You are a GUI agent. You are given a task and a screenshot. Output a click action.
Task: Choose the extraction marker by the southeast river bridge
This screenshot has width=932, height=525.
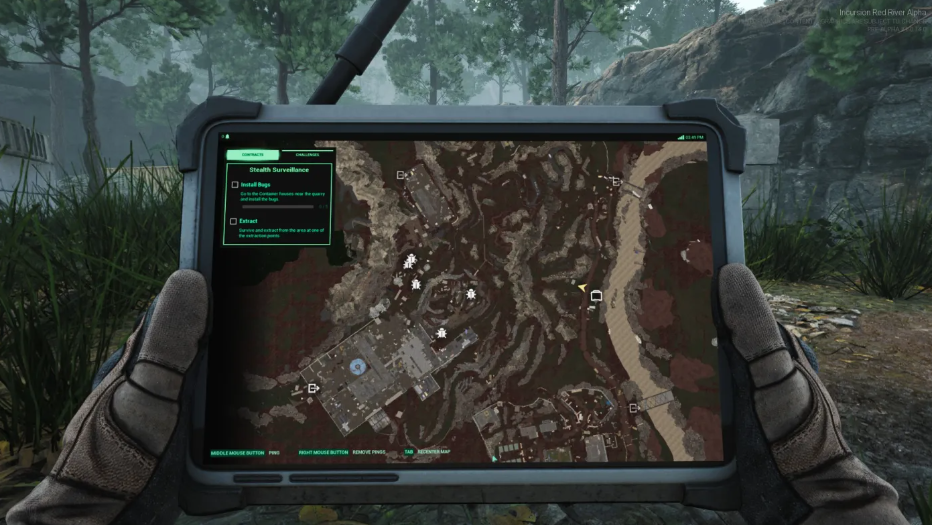click(x=634, y=408)
